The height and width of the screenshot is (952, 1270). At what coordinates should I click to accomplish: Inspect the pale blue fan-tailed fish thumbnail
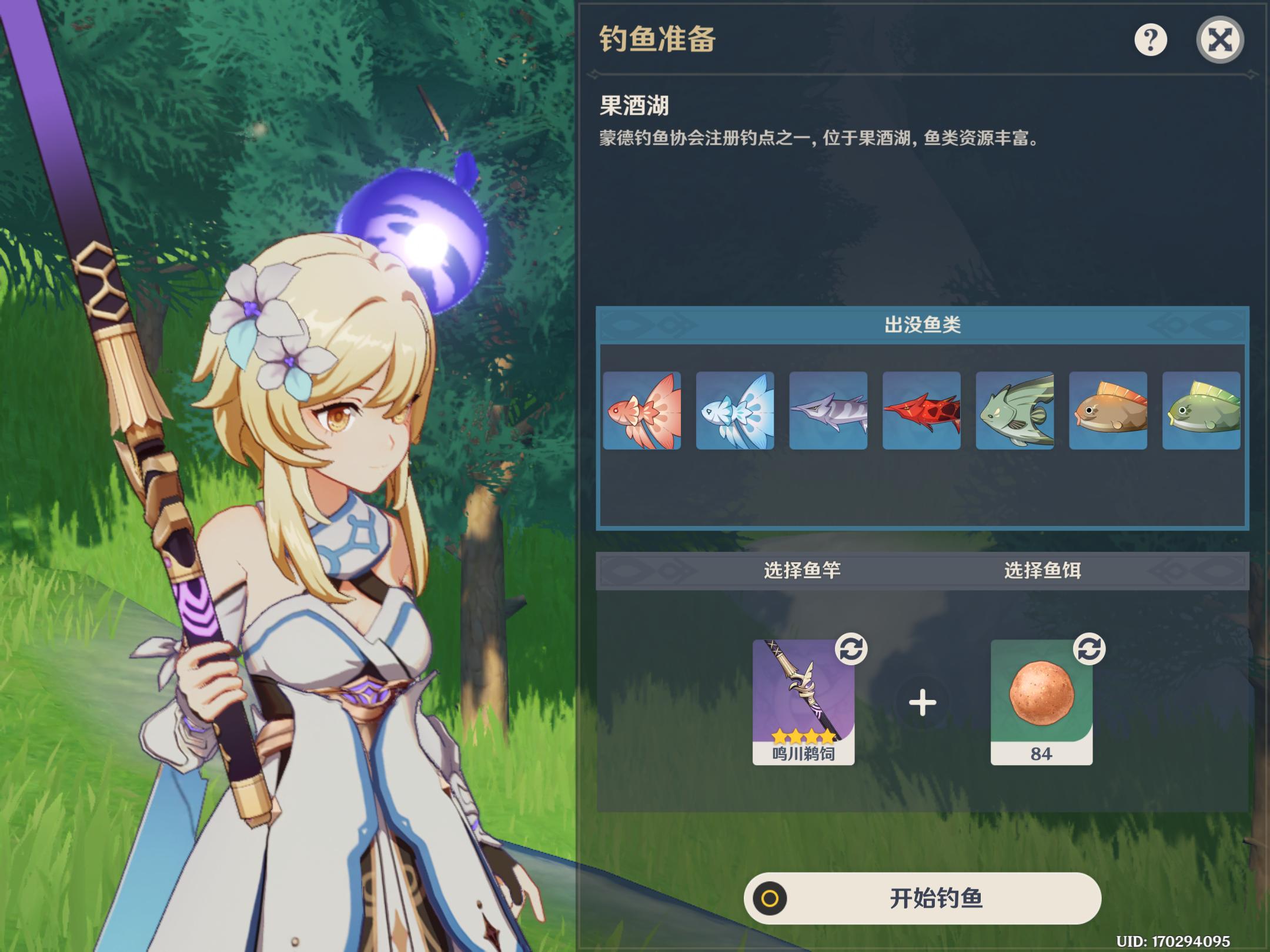point(735,410)
